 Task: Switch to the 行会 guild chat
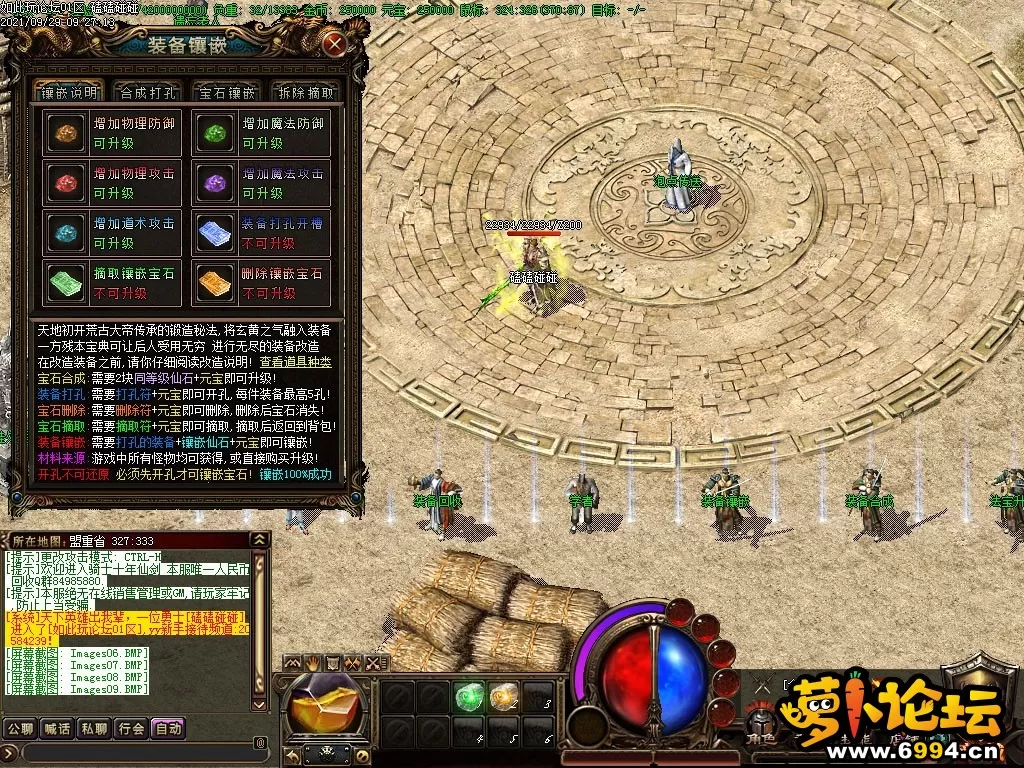tap(132, 728)
